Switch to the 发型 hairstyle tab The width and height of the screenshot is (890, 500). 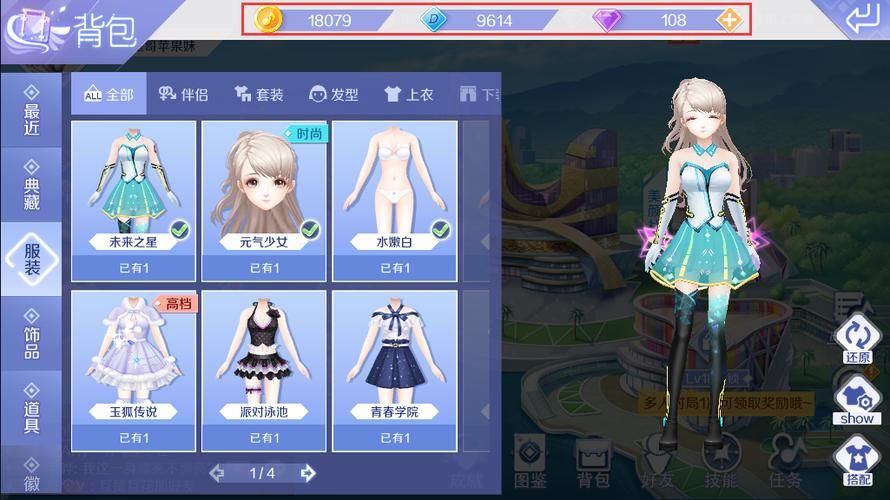[x=334, y=94]
